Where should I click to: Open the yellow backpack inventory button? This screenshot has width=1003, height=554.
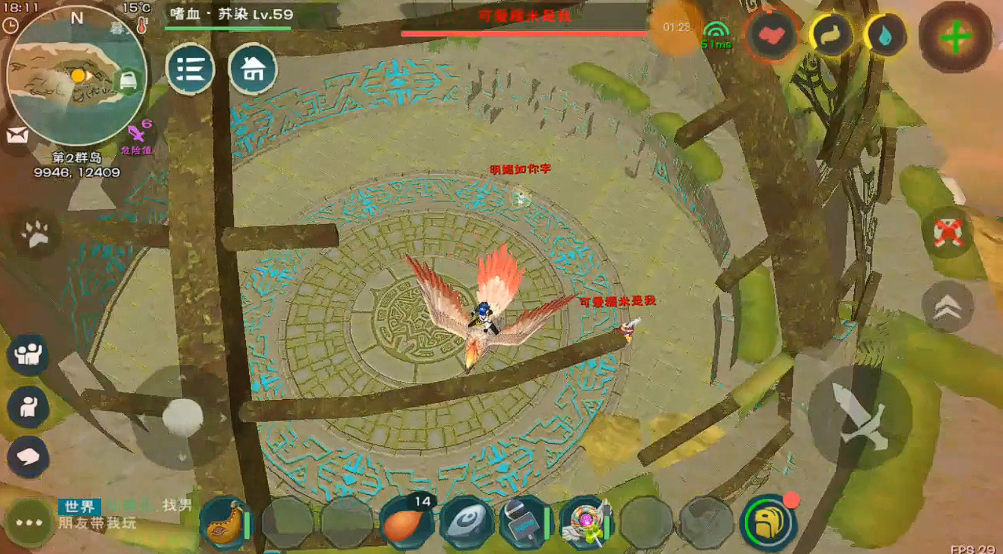pyautogui.click(x=767, y=521)
